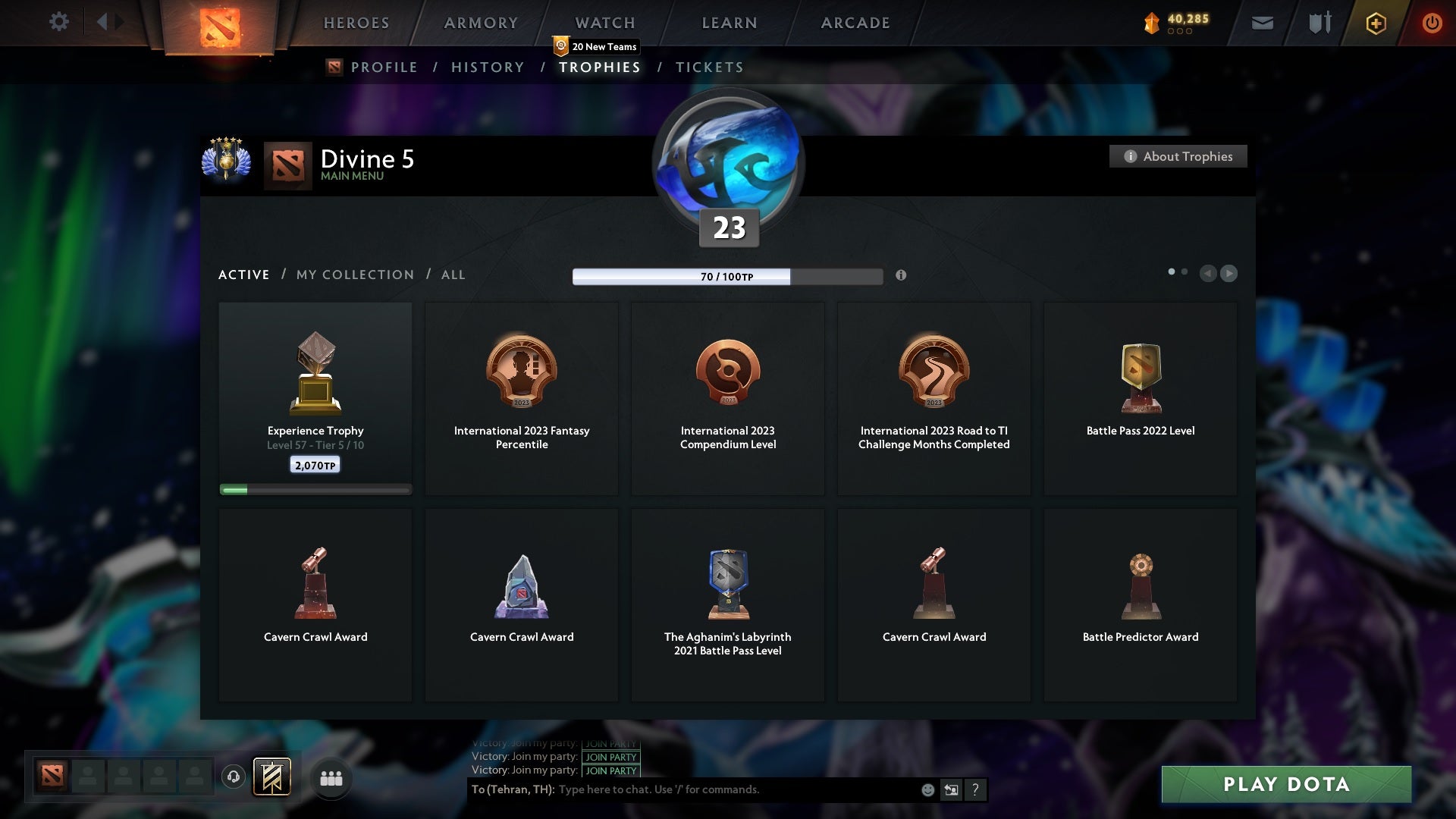The image size is (1456, 819).
Task: Click the armory shield and sword icon
Action: (x=1318, y=22)
